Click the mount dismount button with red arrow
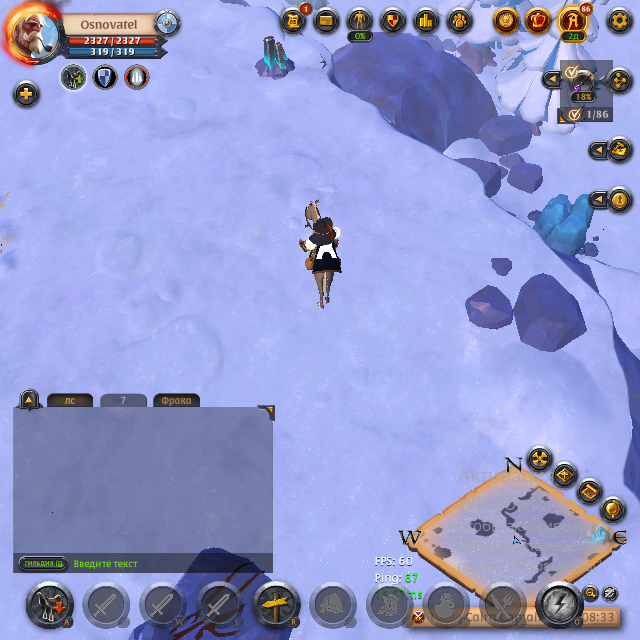 point(48,604)
